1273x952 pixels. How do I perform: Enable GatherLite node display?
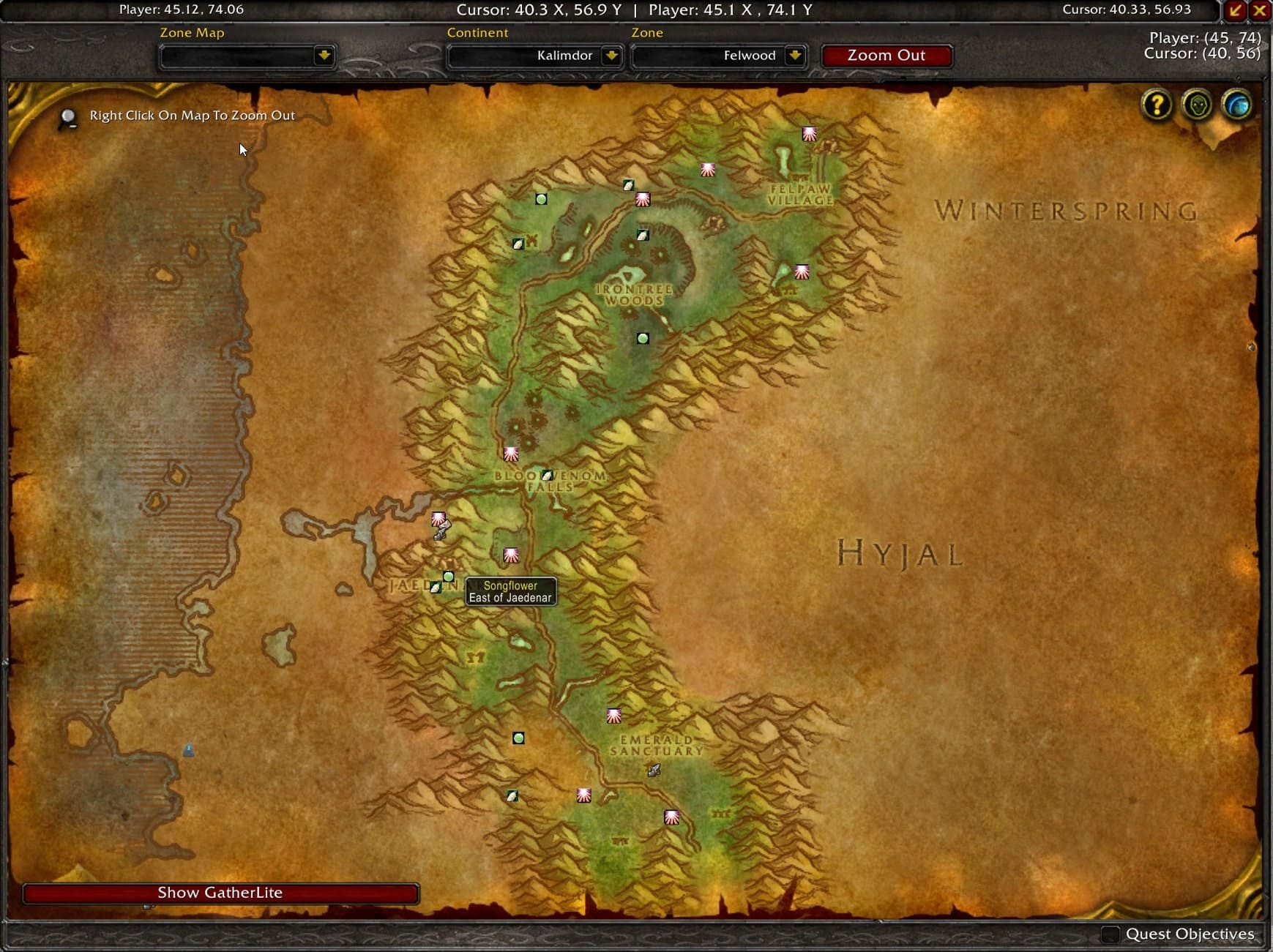coord(219,893)
